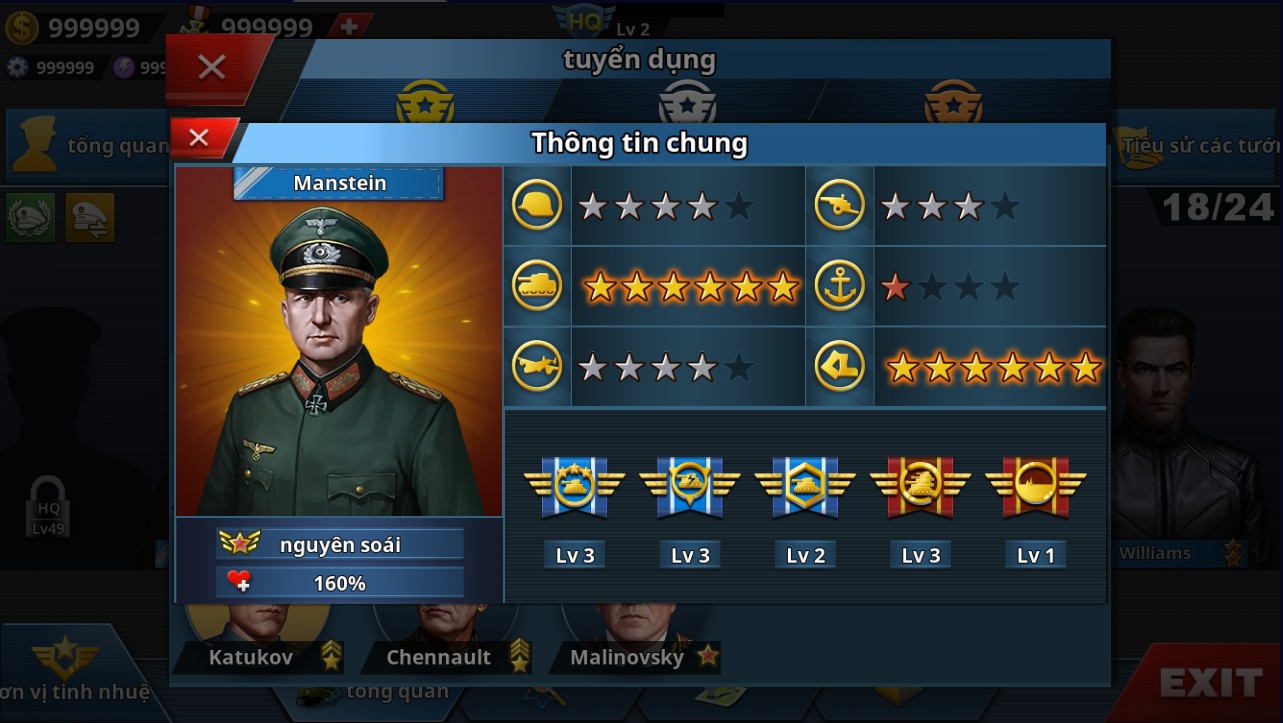Select the tank stat icon
Image resolution: width=1283 pixels, height=723 pixels.
pyautogui.click(x=537, y=286)
